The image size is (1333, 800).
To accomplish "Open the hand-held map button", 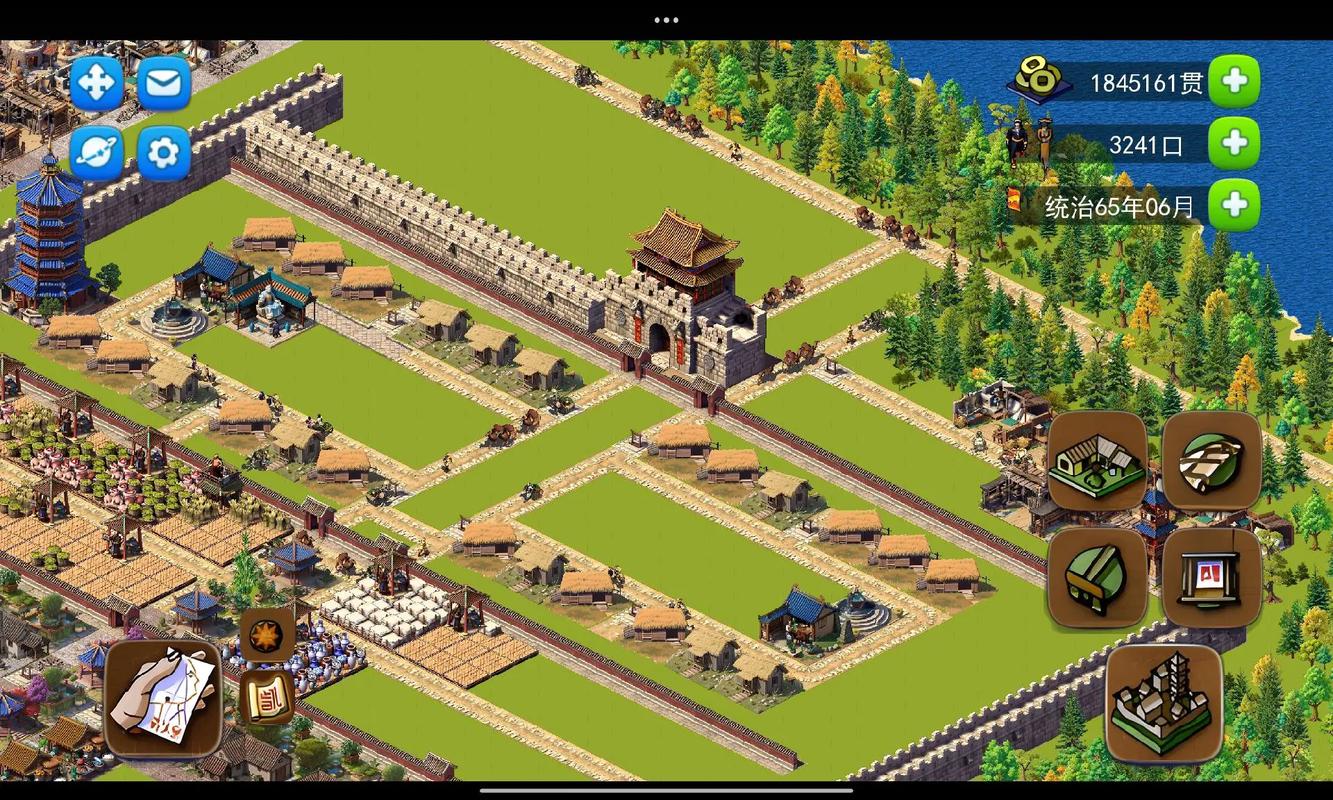I will [x=163, y=698].
